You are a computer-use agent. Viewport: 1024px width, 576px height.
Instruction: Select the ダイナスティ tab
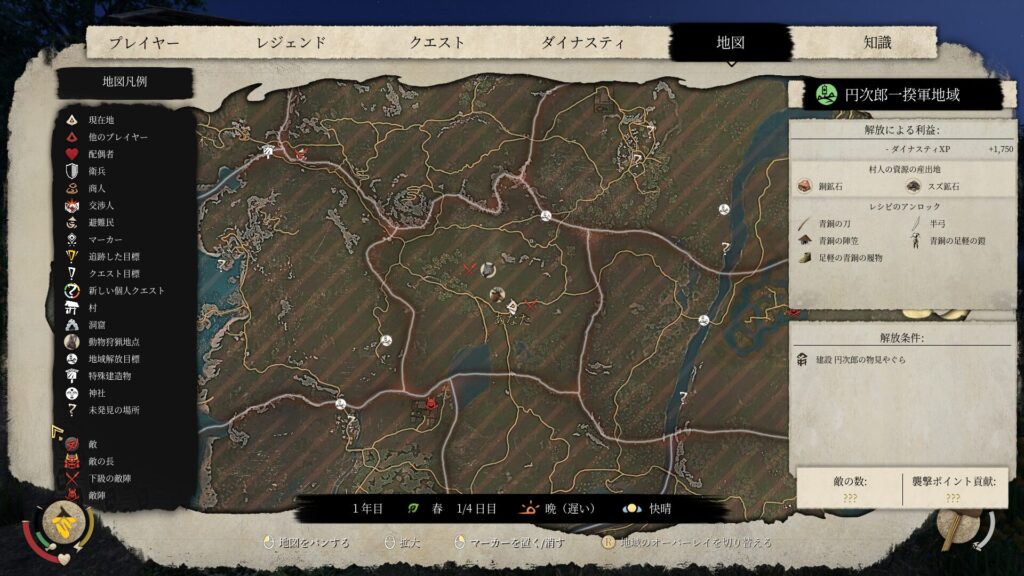(583, 43)
